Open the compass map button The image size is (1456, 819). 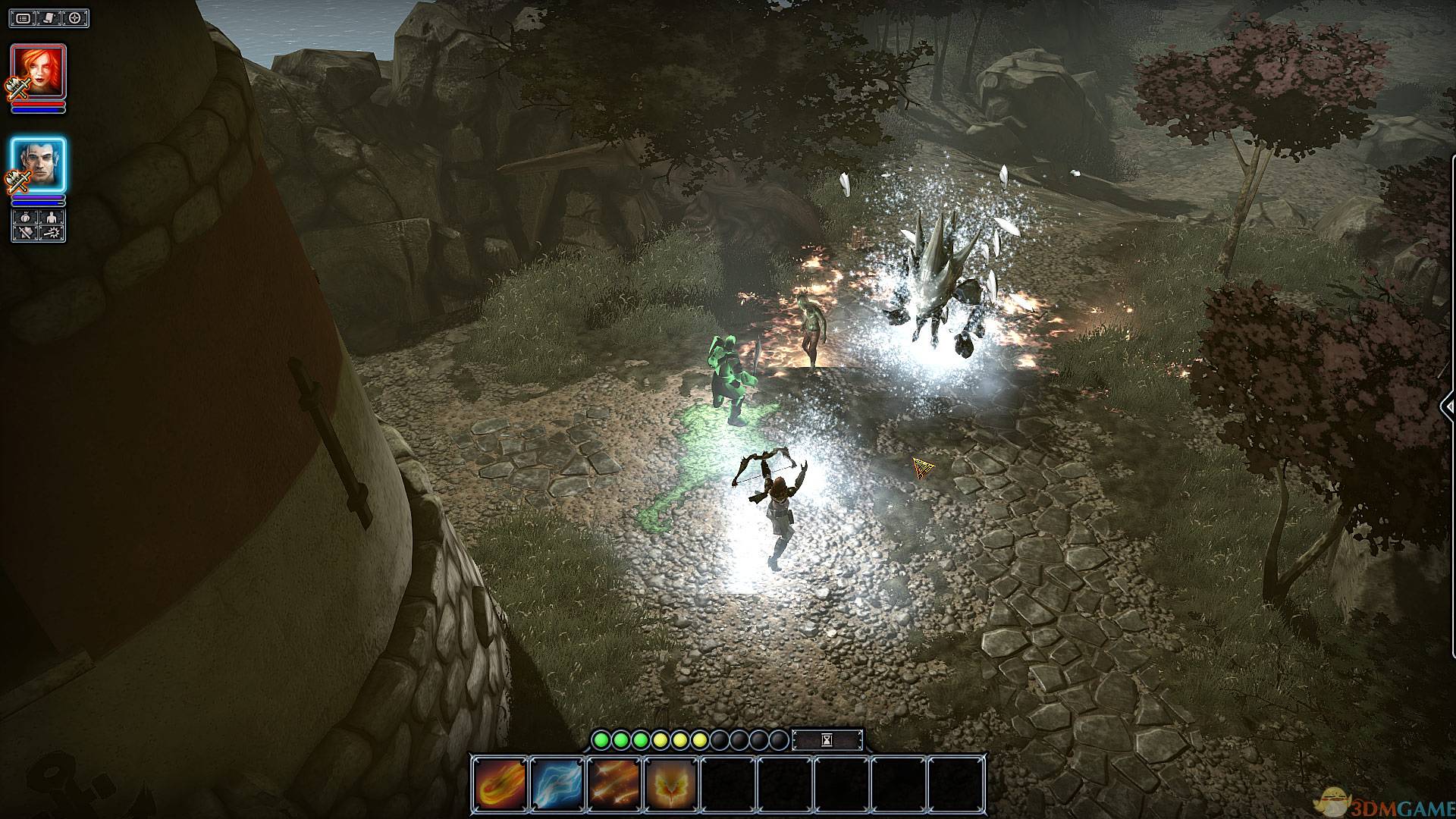click(x=75, y=17)
